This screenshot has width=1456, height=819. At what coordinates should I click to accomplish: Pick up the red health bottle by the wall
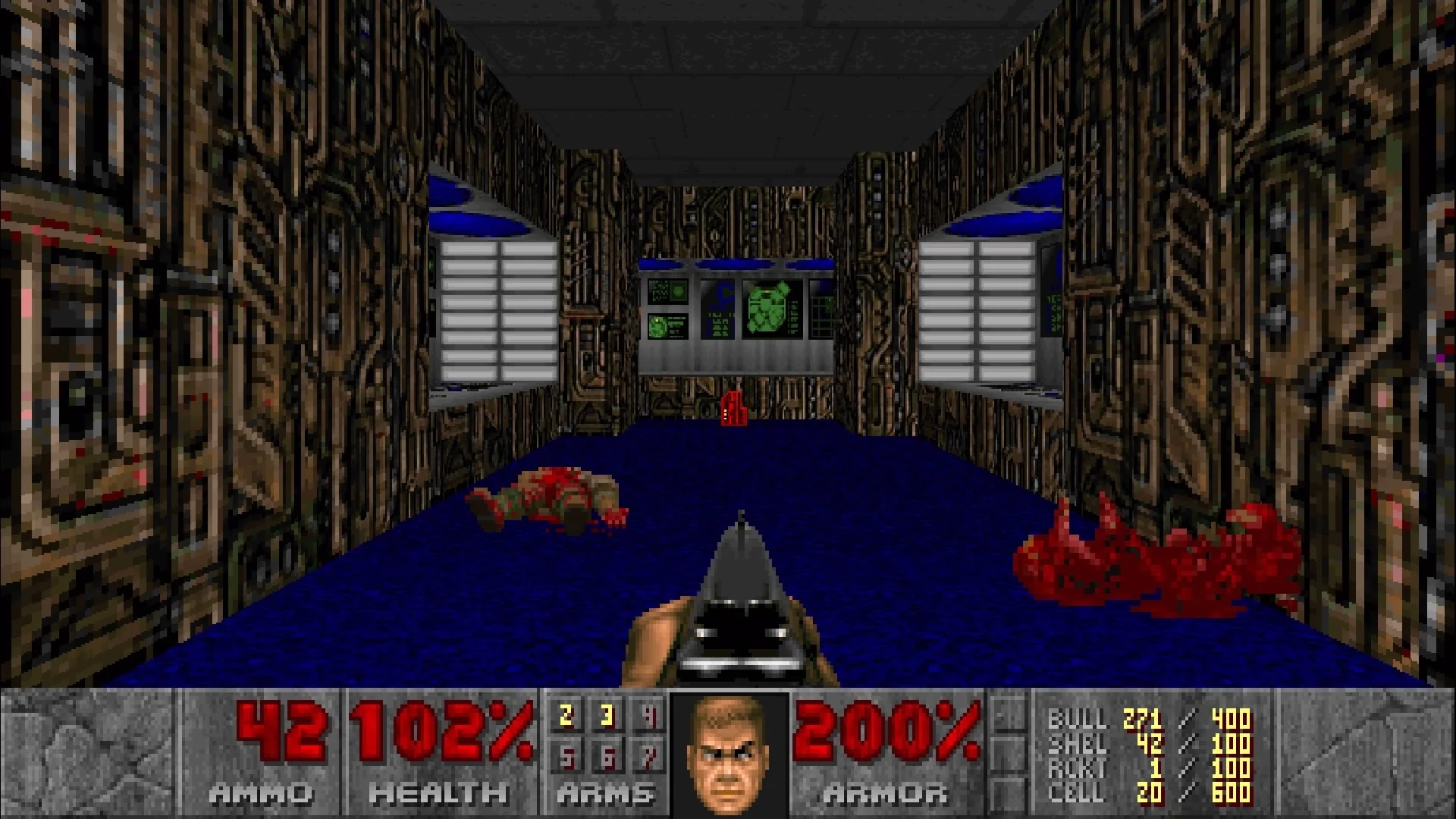(x=733, y=409)
